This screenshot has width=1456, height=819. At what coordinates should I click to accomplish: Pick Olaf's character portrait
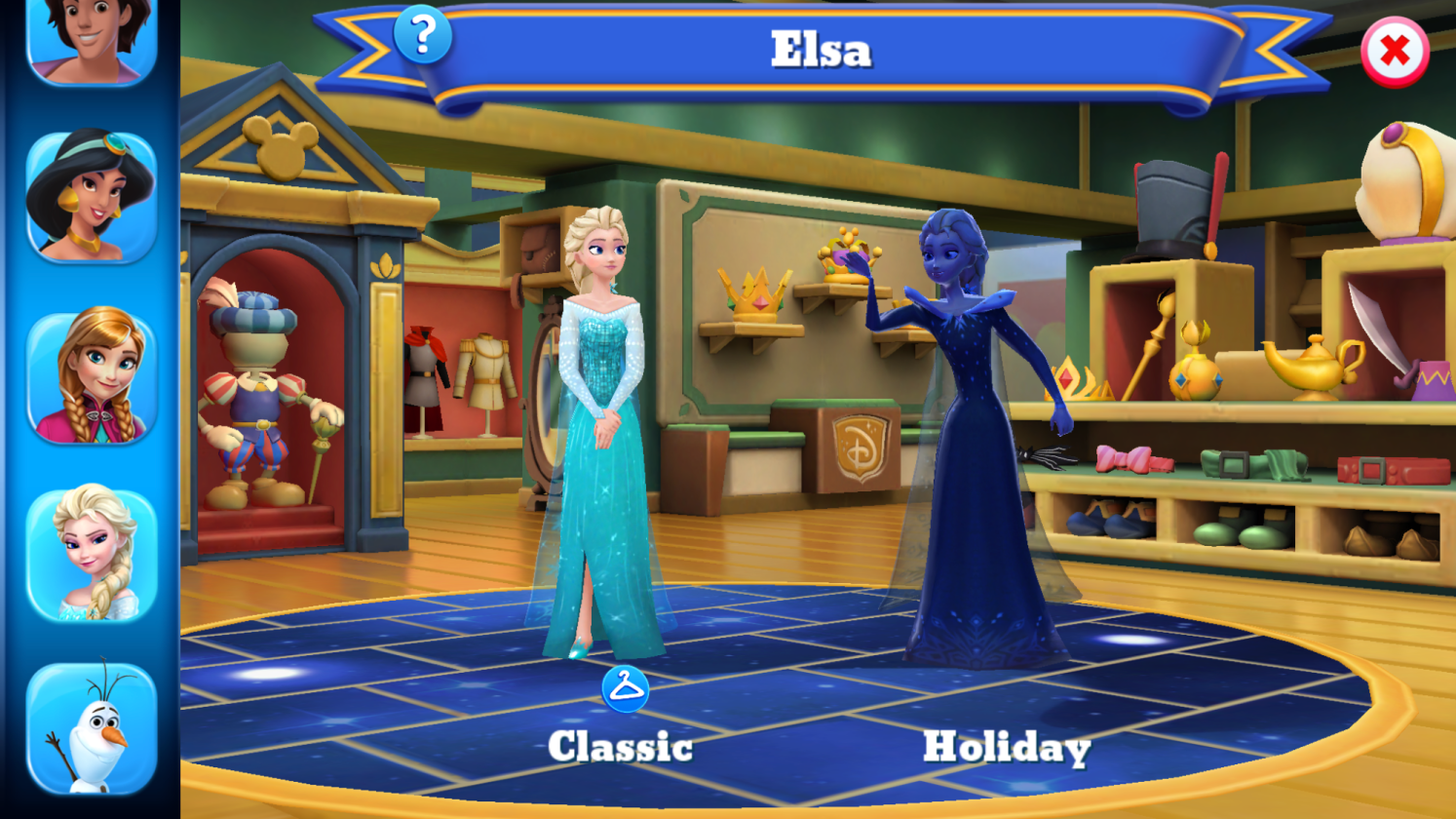click(91, 727)
